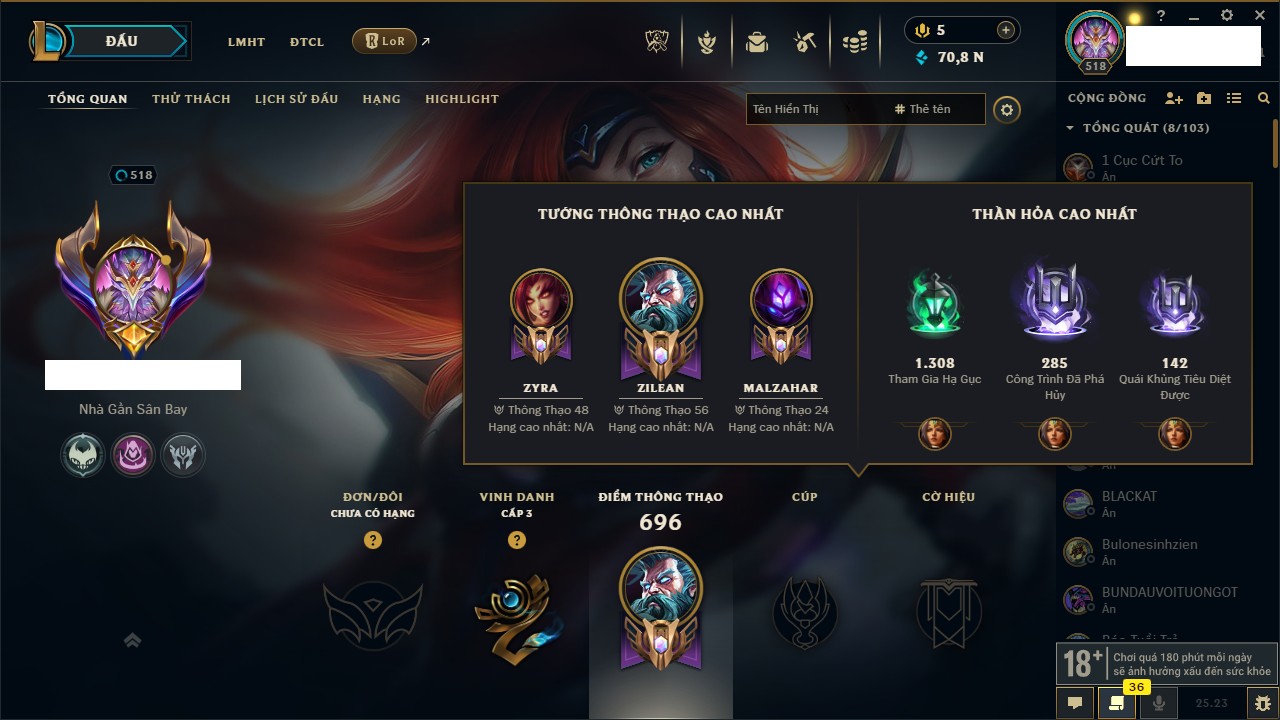Screen dimensions: 1280x720
Task: Open the store coins icon
Action: 854,42
